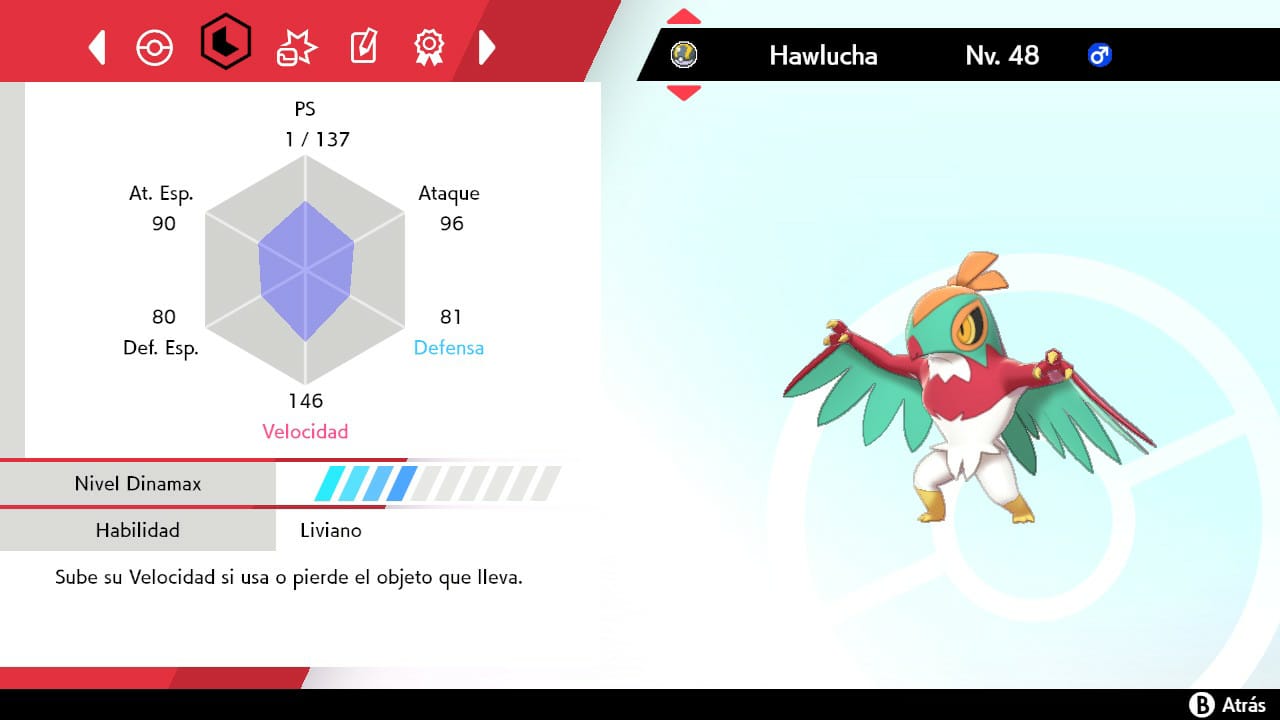Click the Nv. 48 level label

[1002, 55]
